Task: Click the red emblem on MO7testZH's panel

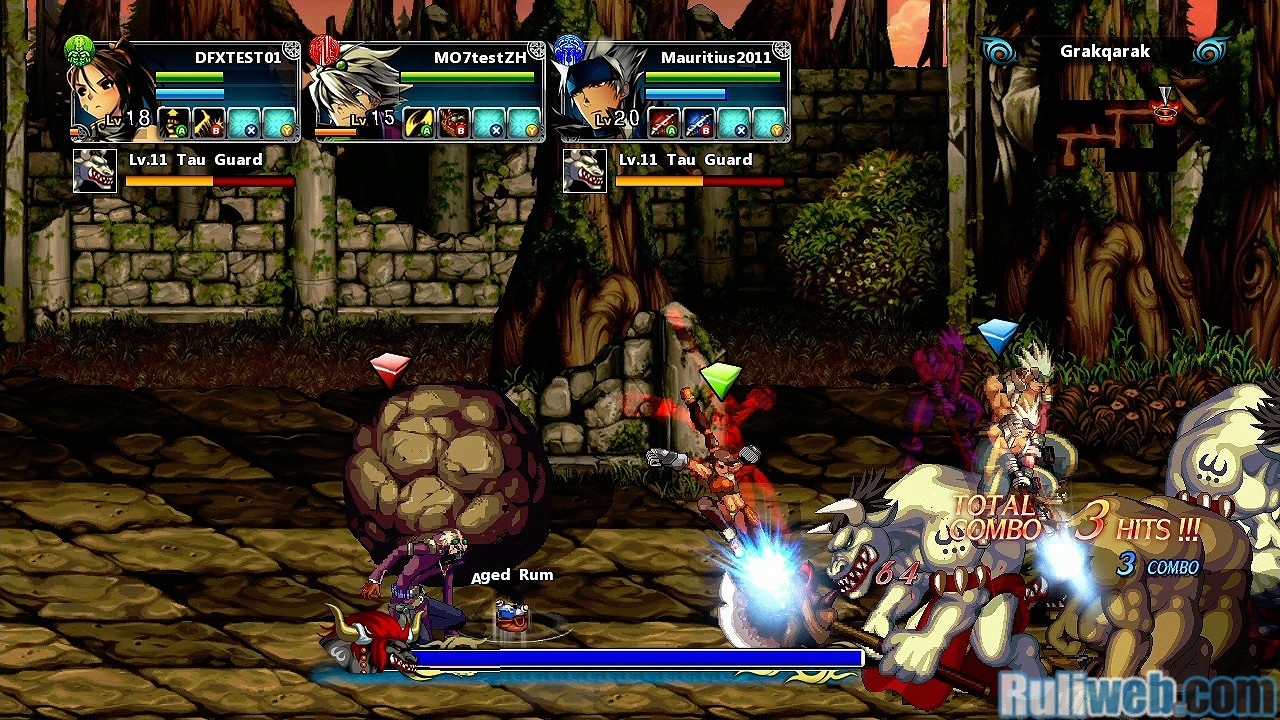Action: 324,50
